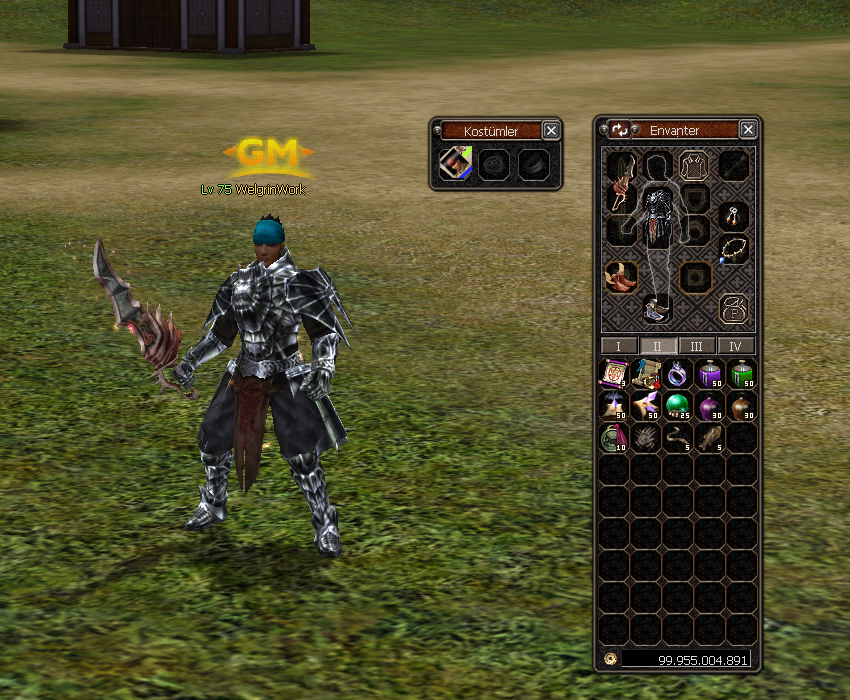Open inventory page IV
Image resolution: width=850 pixels, height=700 pixels.
click(736, 346)
